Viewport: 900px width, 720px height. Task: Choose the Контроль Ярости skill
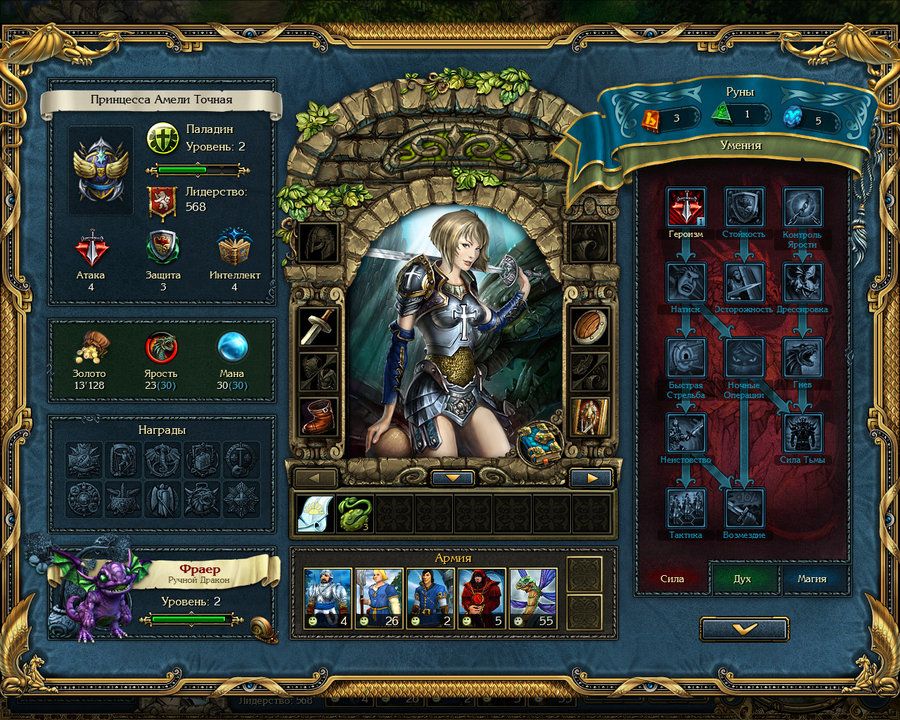pos(802,208)
